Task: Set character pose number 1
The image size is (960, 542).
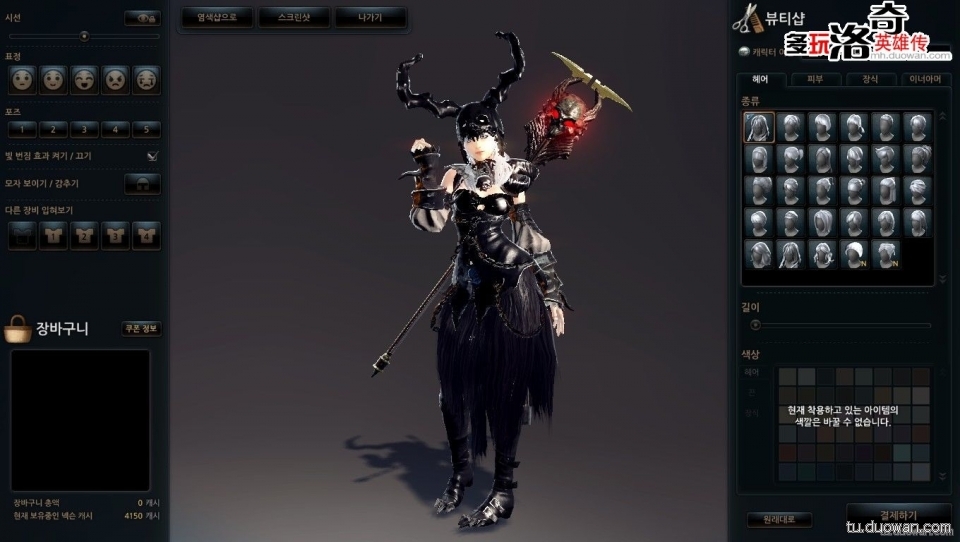Action: pyautogui.click(x=22, y=129)
